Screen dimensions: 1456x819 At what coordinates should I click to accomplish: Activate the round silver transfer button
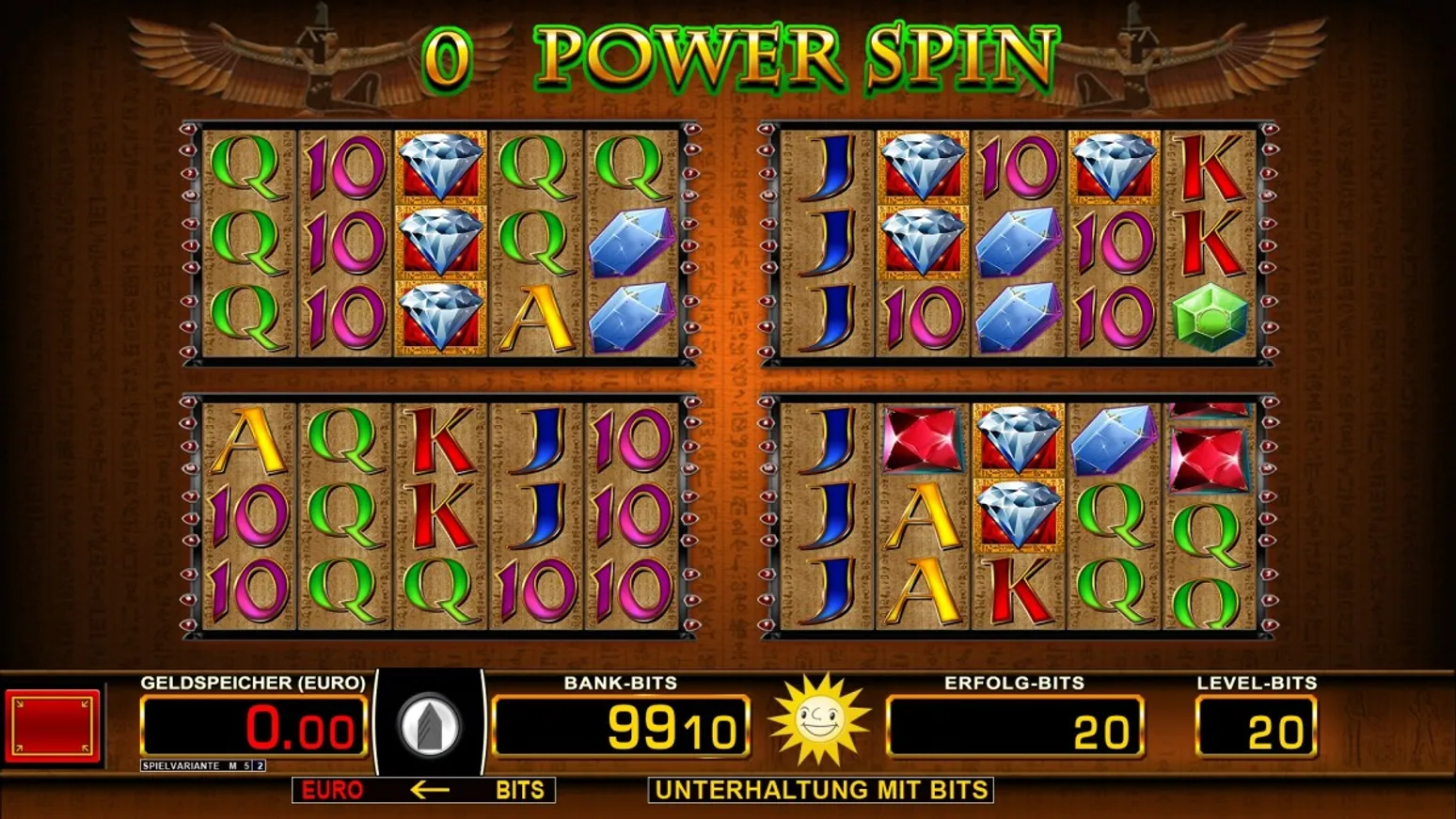click(429, 726)
